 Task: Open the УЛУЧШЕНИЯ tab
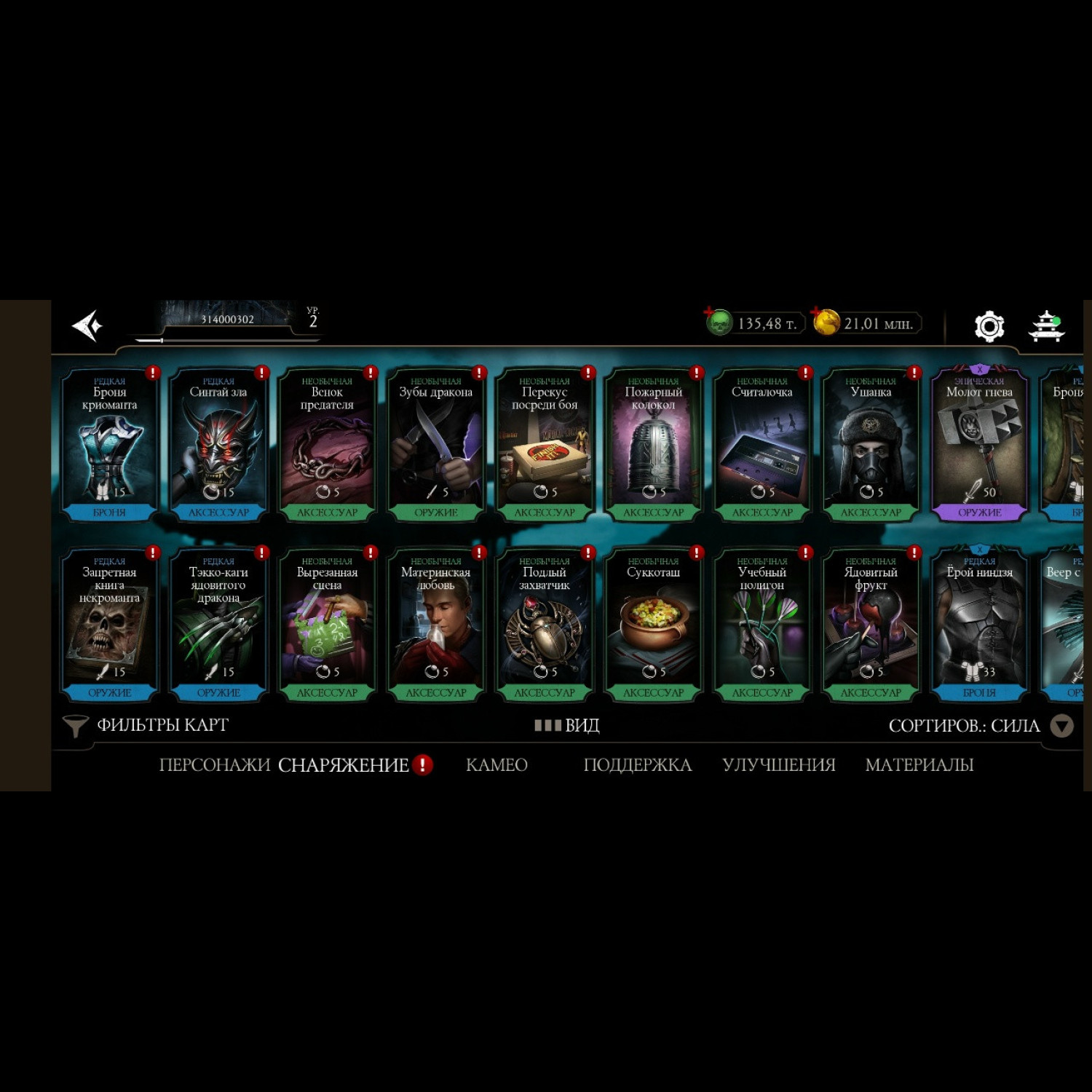tap(778, 764)
